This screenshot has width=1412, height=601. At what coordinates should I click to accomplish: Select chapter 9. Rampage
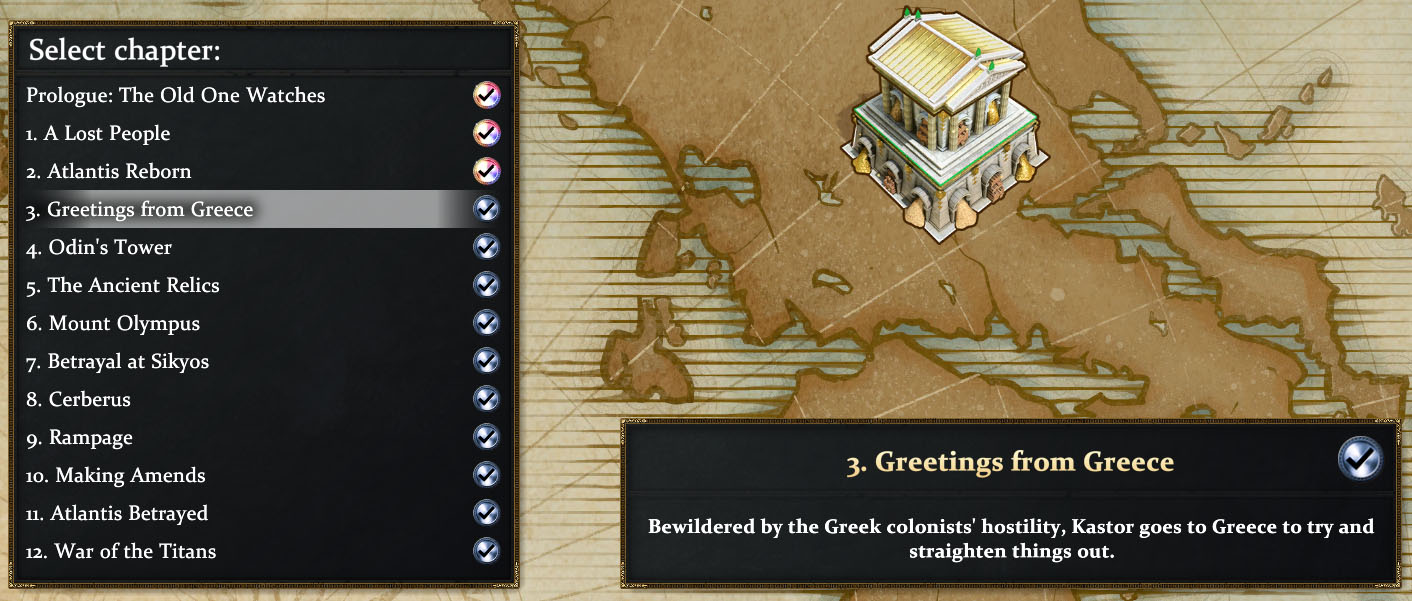(79, 438)
